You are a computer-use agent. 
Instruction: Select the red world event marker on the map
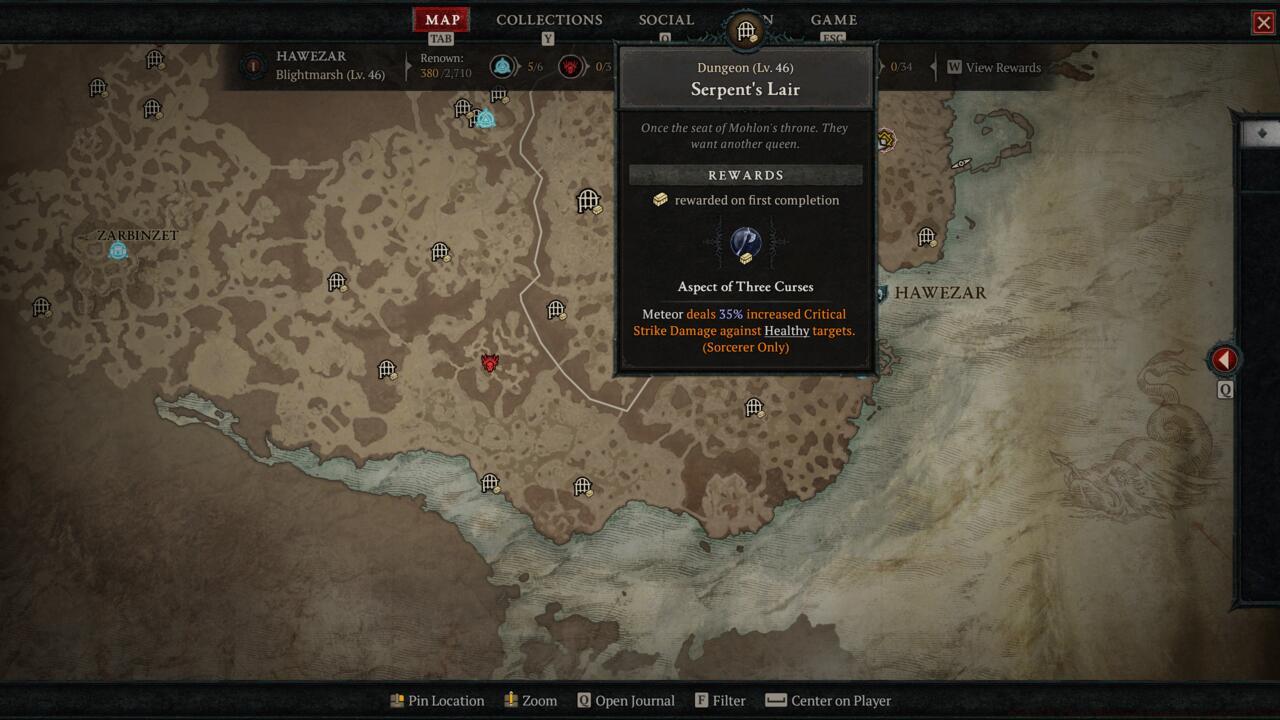(x=488, y=364)
